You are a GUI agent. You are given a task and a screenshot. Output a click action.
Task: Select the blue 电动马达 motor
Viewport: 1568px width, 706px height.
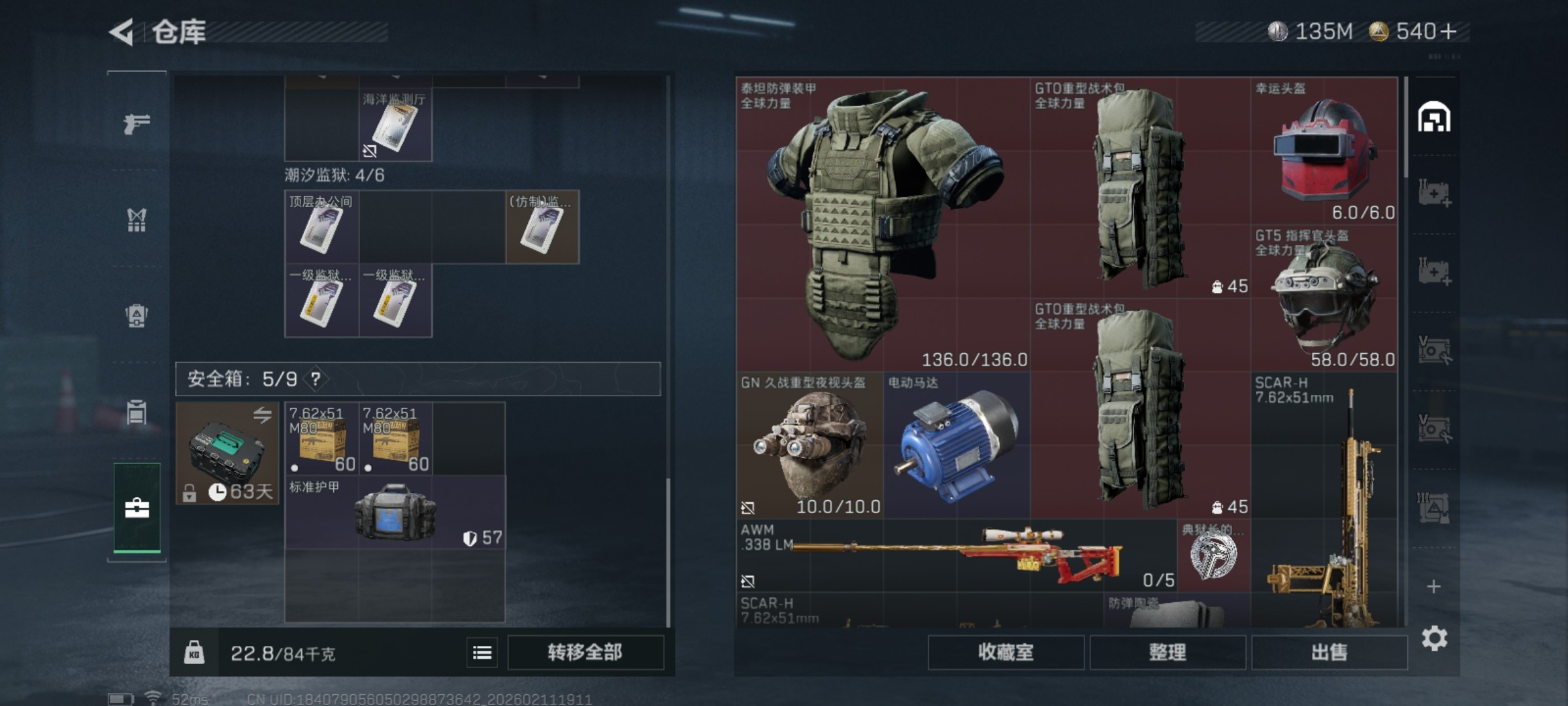click(956, 445)
